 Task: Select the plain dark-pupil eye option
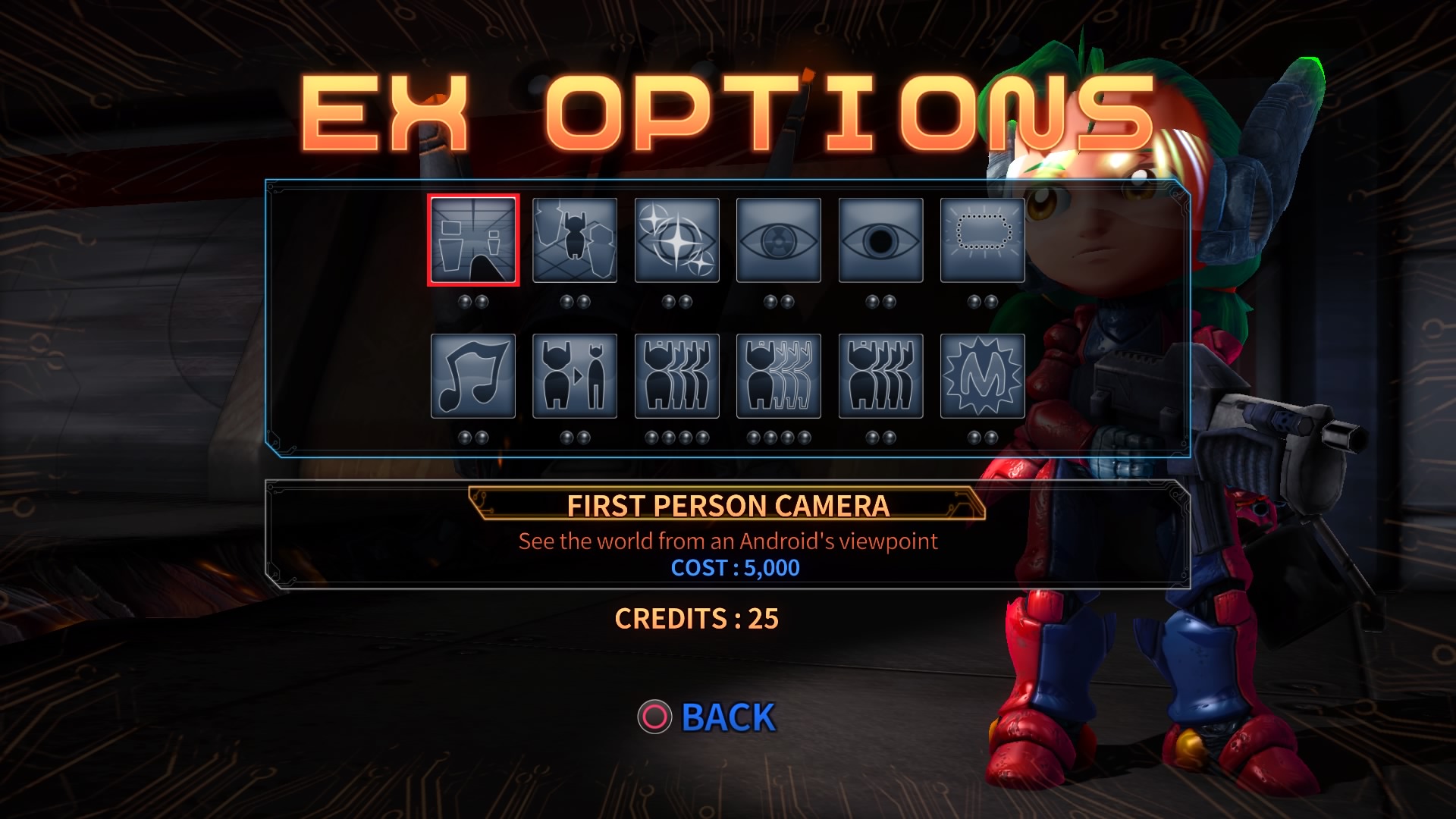point(880,240)
